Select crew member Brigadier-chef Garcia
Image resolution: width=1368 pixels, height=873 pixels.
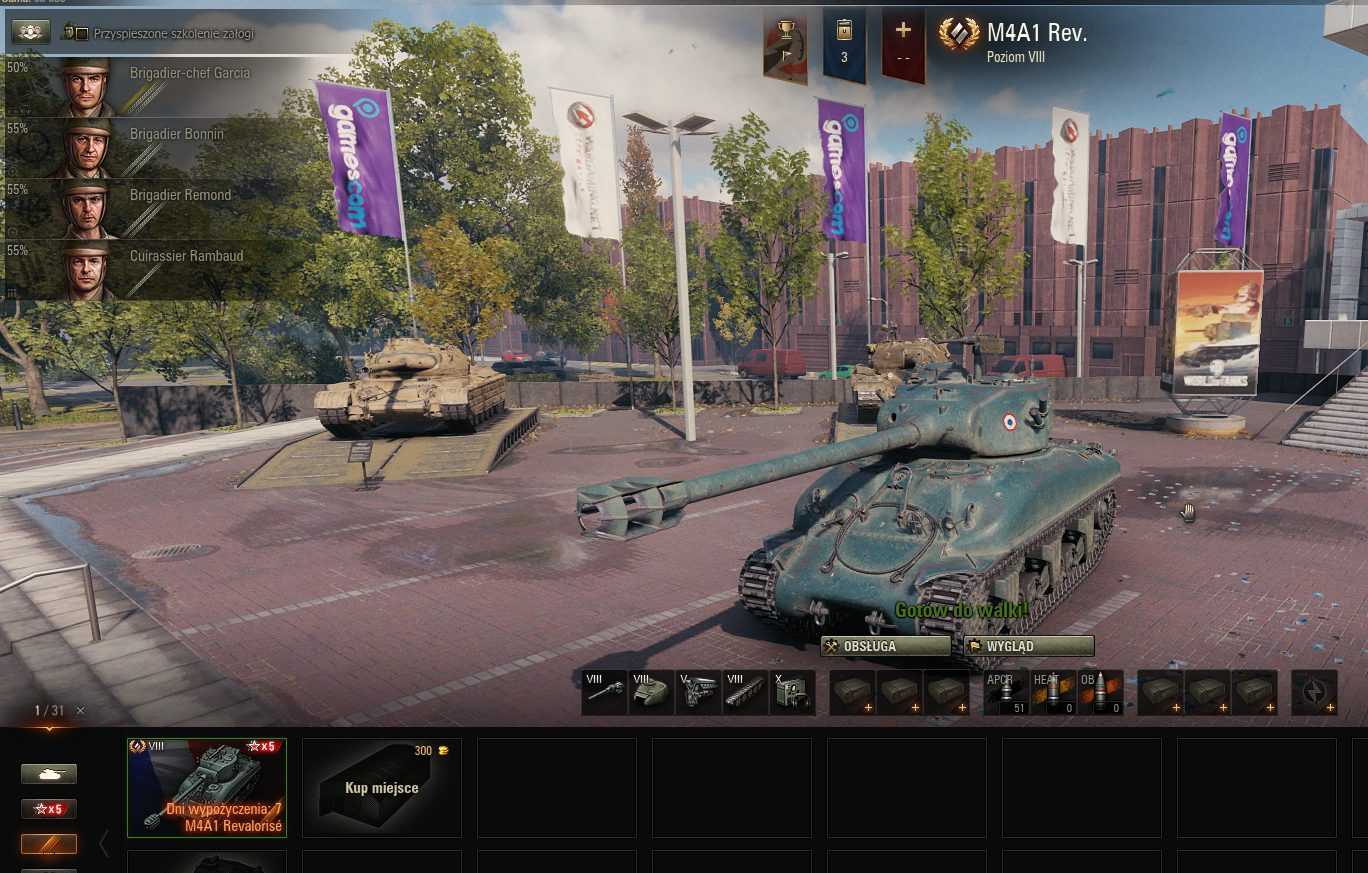(x=150, y=87)
